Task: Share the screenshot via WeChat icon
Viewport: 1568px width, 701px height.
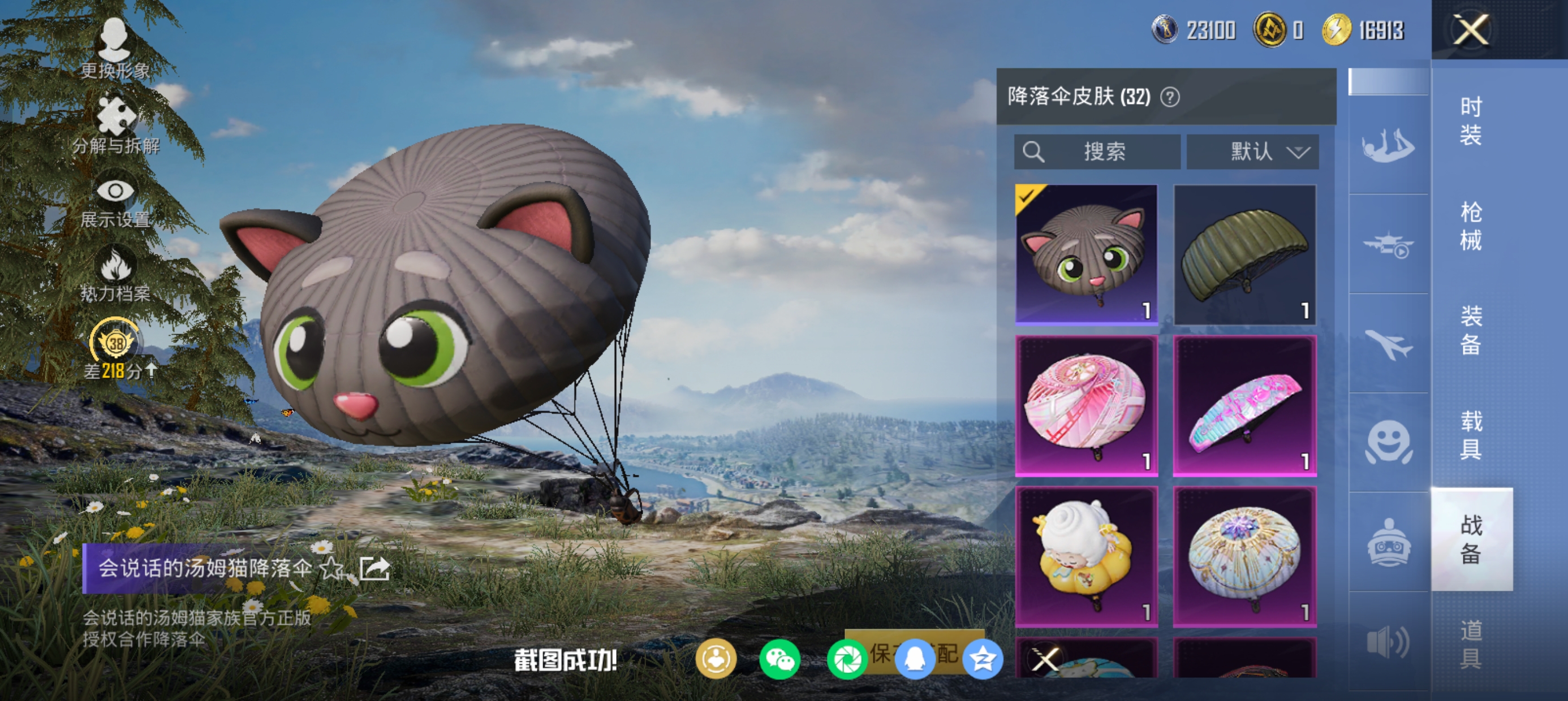Action: point(779,659)
